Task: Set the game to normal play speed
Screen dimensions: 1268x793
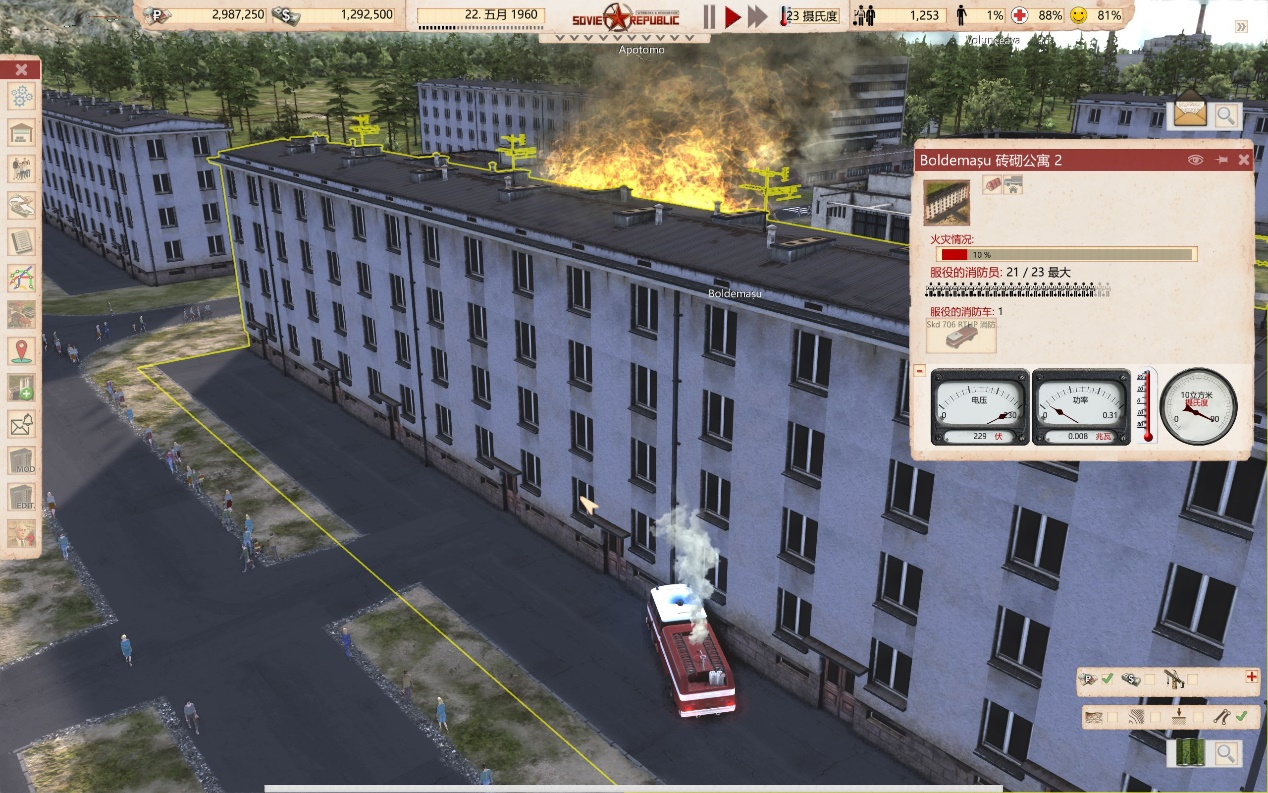Action: 732,16
